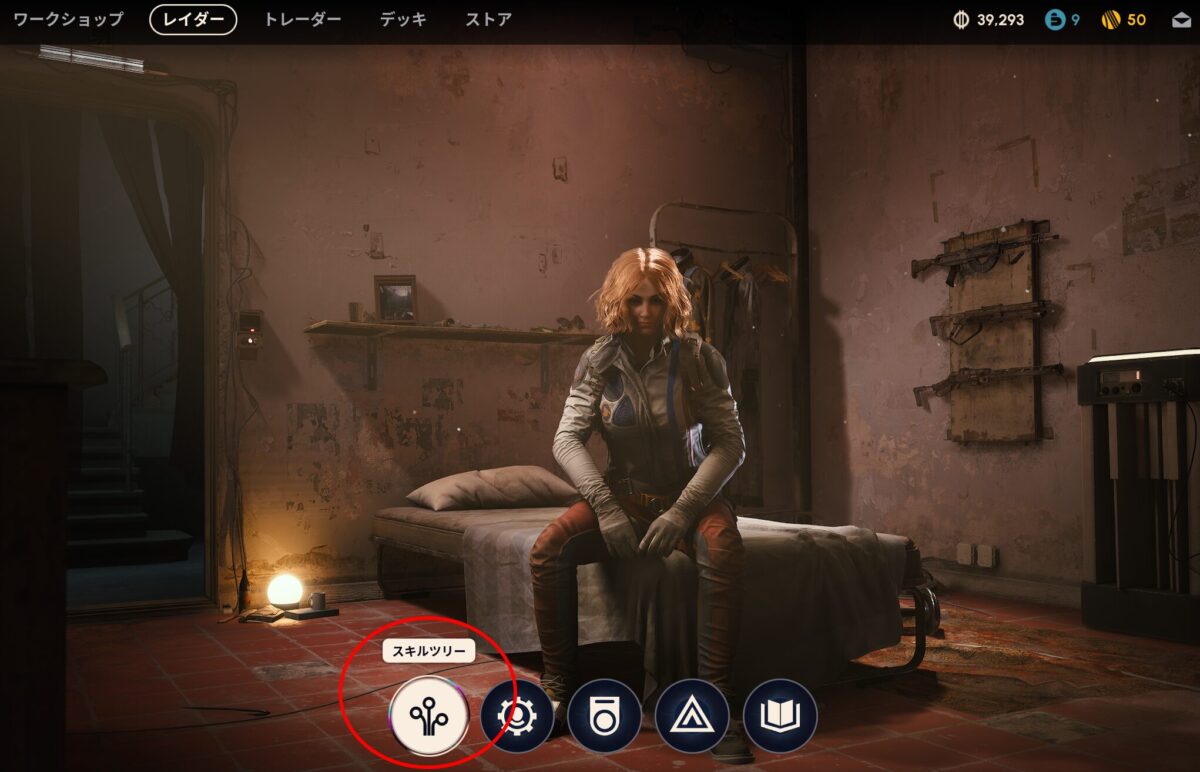Open the mail inbox envelope
Image resolution: width=1200 pixels, height=772 pixels.
[1181, 20]
